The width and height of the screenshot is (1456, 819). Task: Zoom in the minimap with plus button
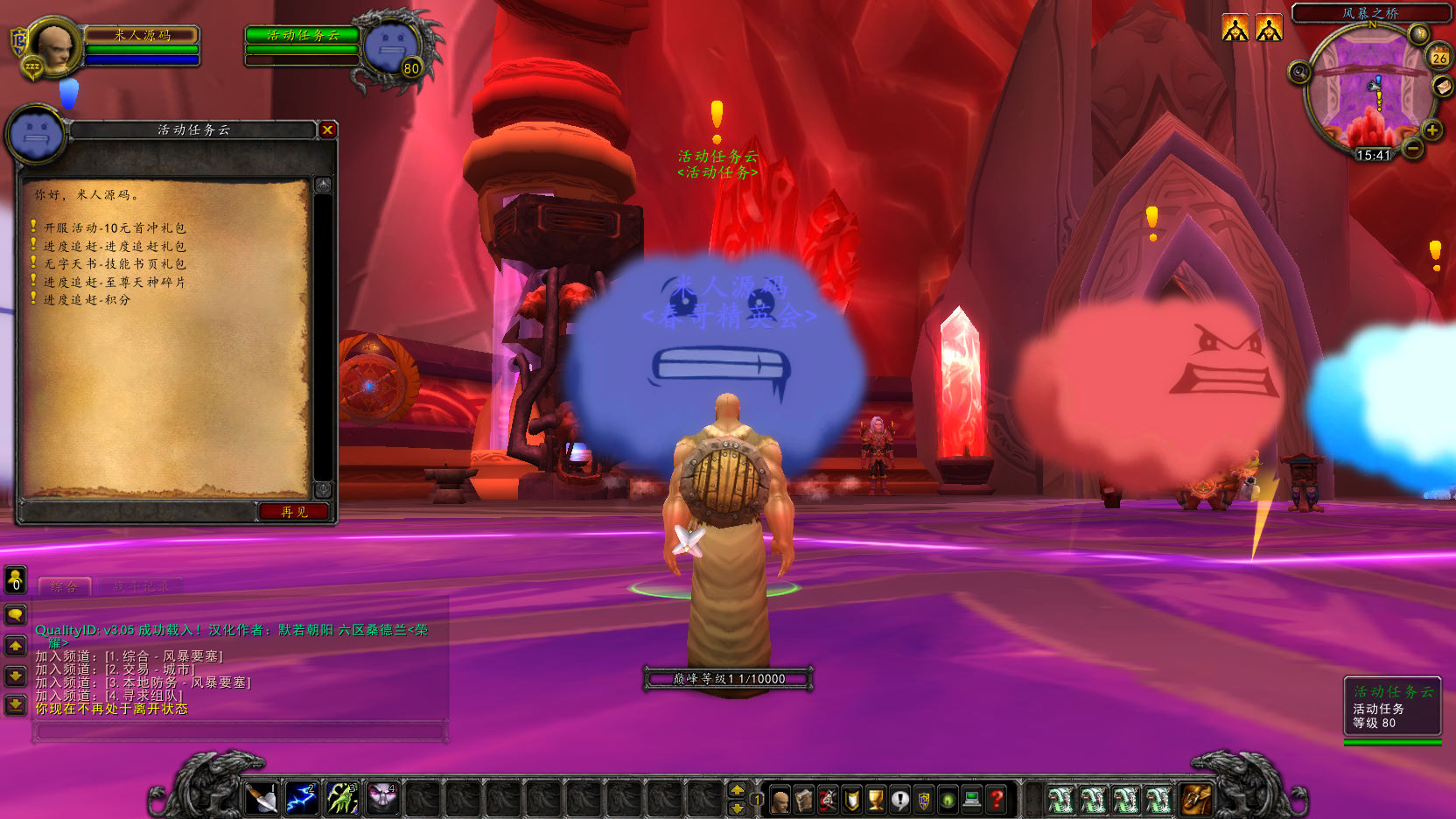pos(1432,131)
